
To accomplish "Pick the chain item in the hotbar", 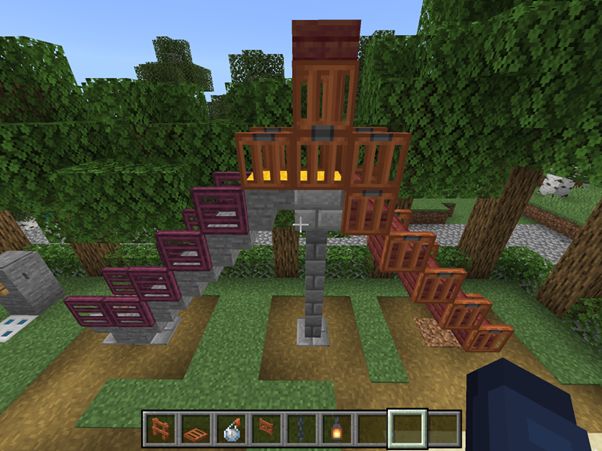I will click(x=301, y=428).
